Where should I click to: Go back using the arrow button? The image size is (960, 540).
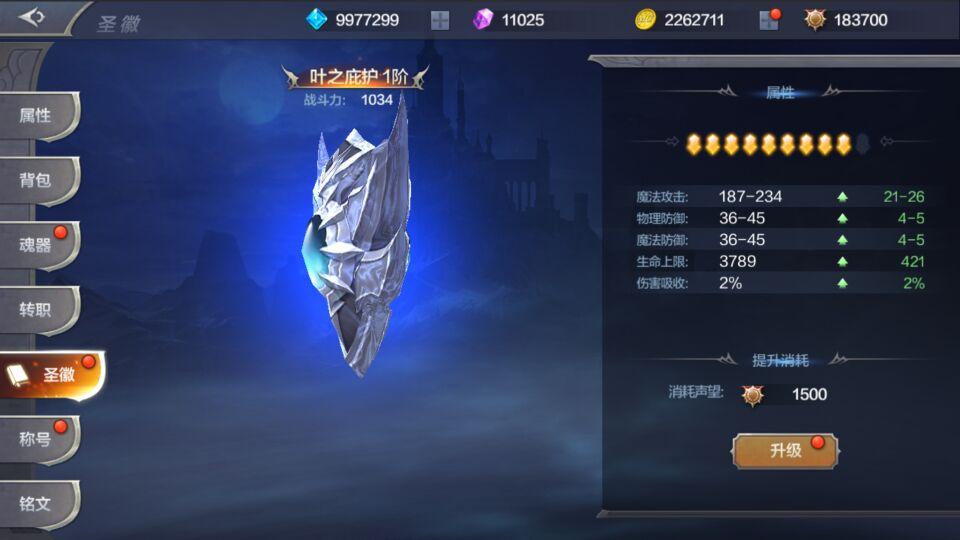32,17
